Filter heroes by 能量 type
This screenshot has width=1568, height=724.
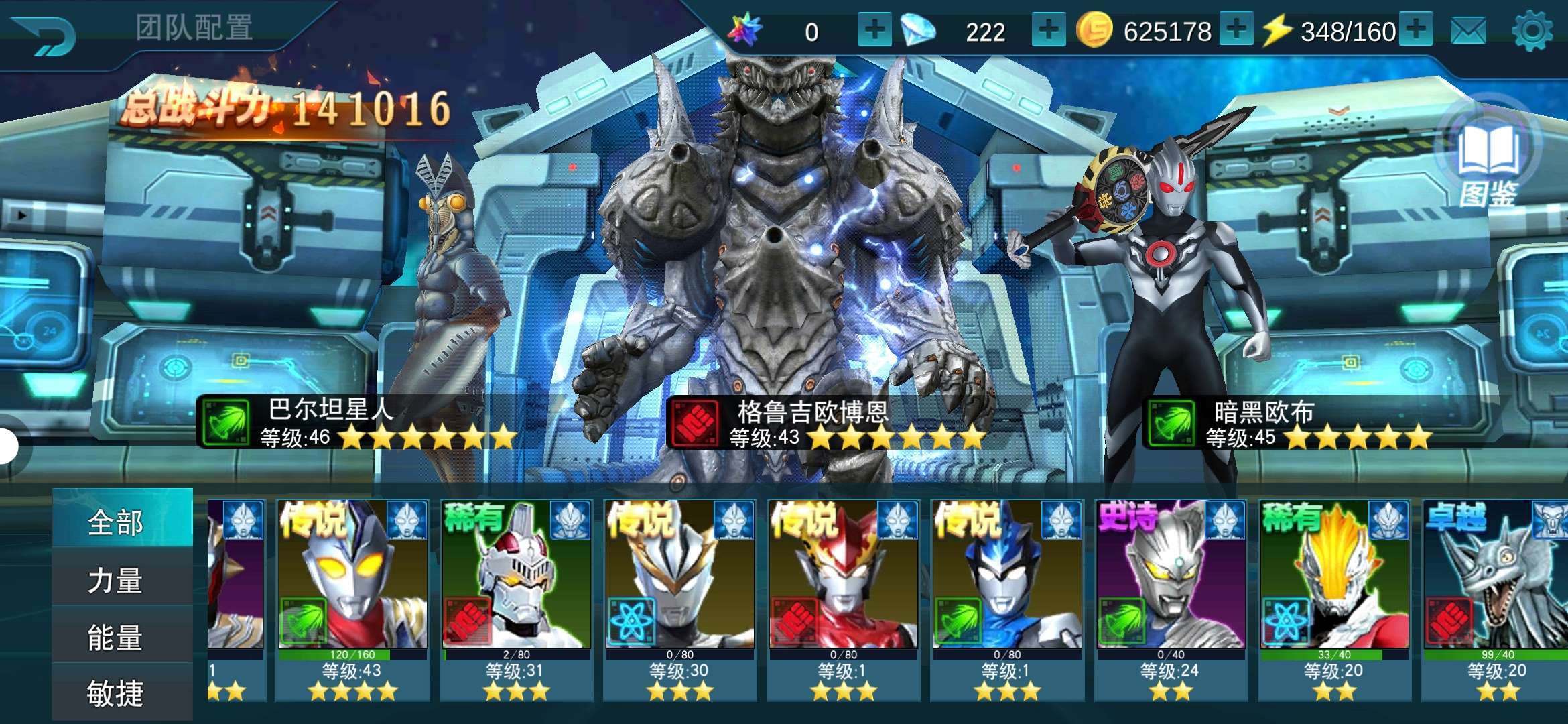click(x=115, y=638)
